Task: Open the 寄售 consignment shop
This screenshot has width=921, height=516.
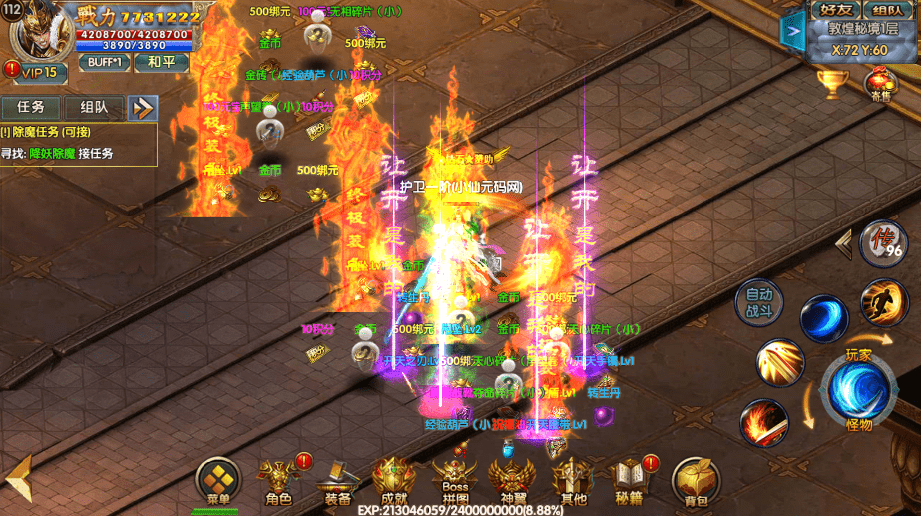Action: (881, 84)
